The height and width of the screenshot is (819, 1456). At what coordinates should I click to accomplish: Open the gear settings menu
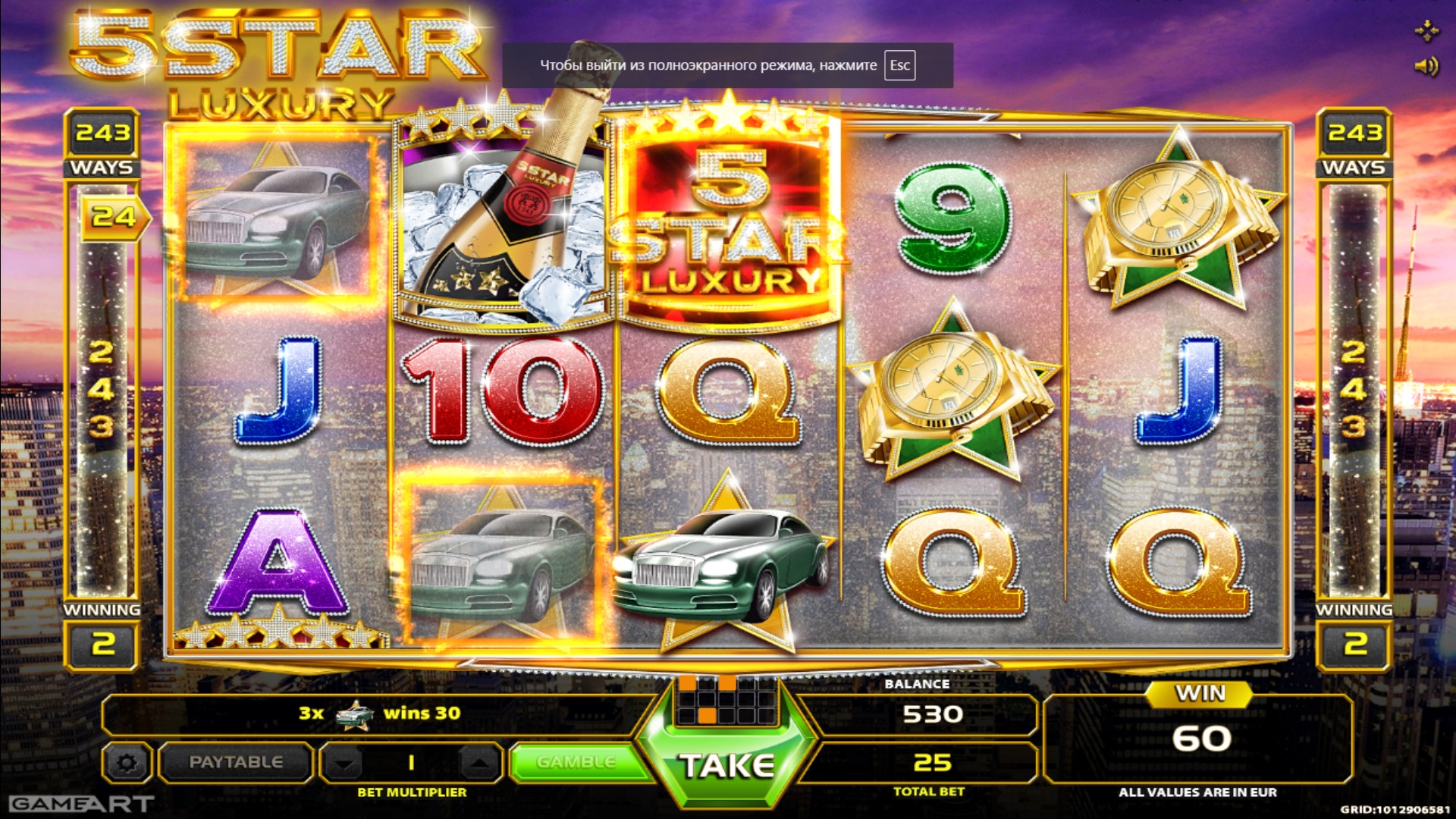(127, 762)
